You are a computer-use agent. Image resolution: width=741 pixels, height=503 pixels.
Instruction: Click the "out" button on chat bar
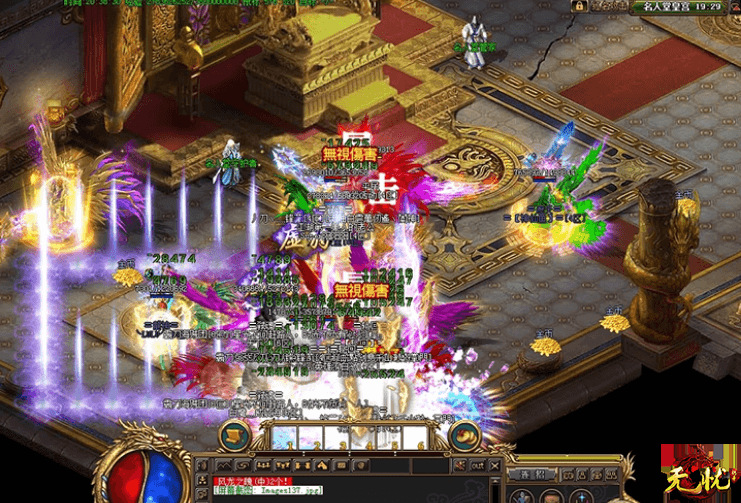point(479,465)
